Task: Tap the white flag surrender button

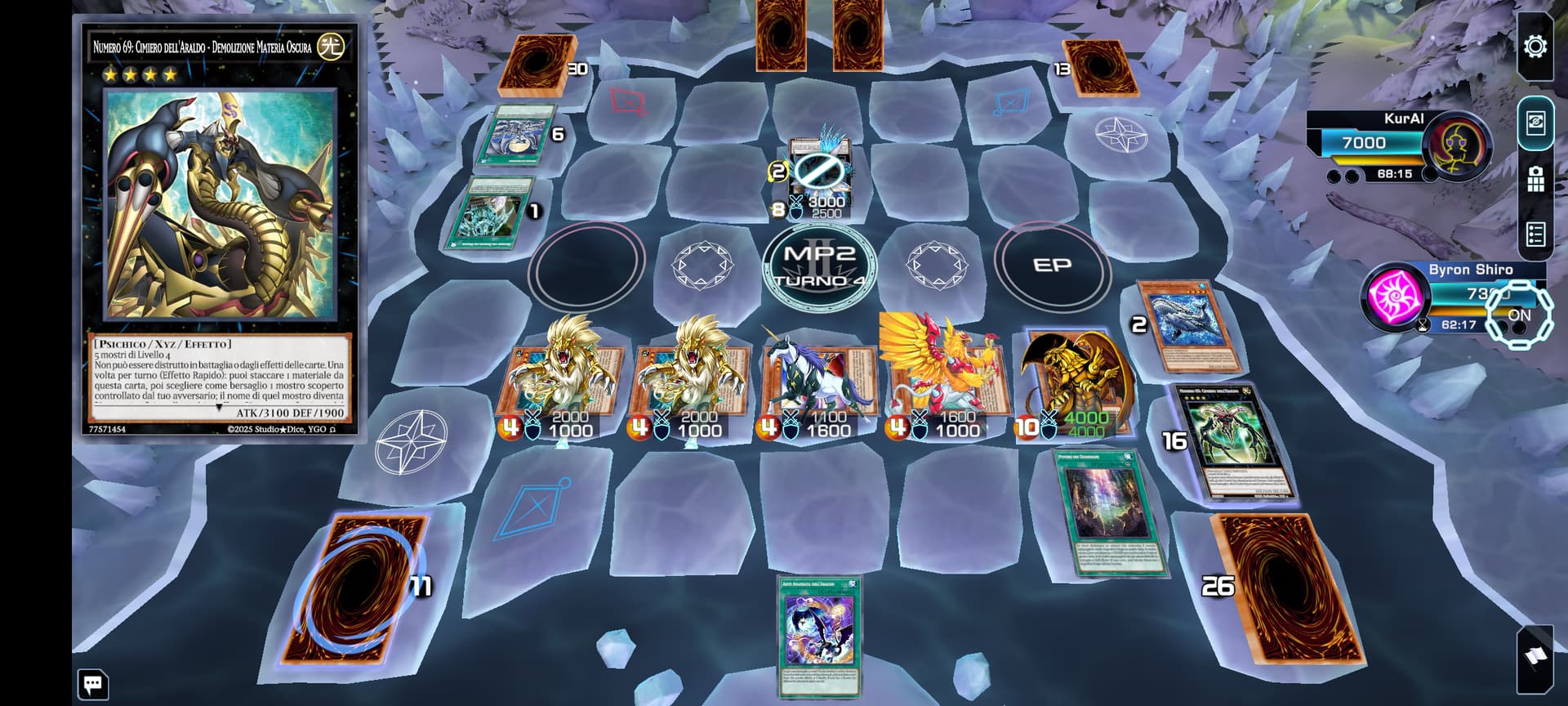Action: pos(1535,657)
